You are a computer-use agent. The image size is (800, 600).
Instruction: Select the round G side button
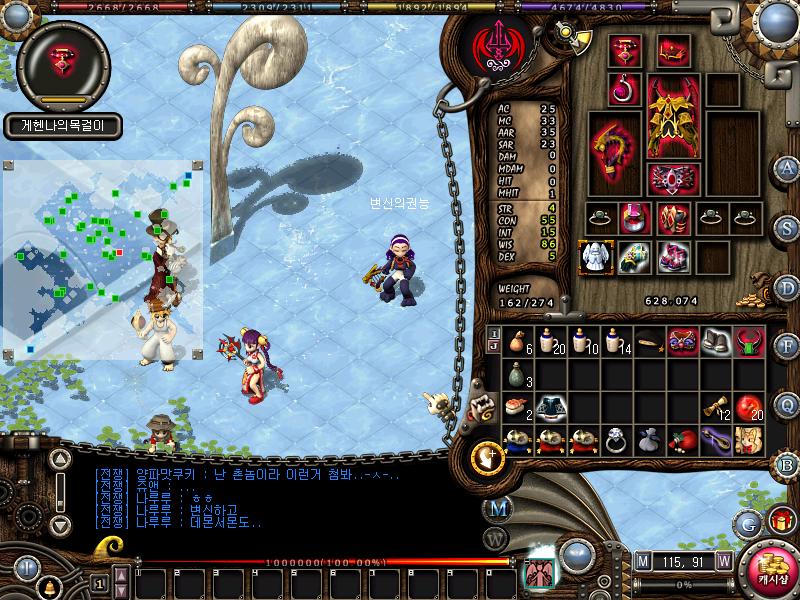pyautogui.click(x=748, y=523)
